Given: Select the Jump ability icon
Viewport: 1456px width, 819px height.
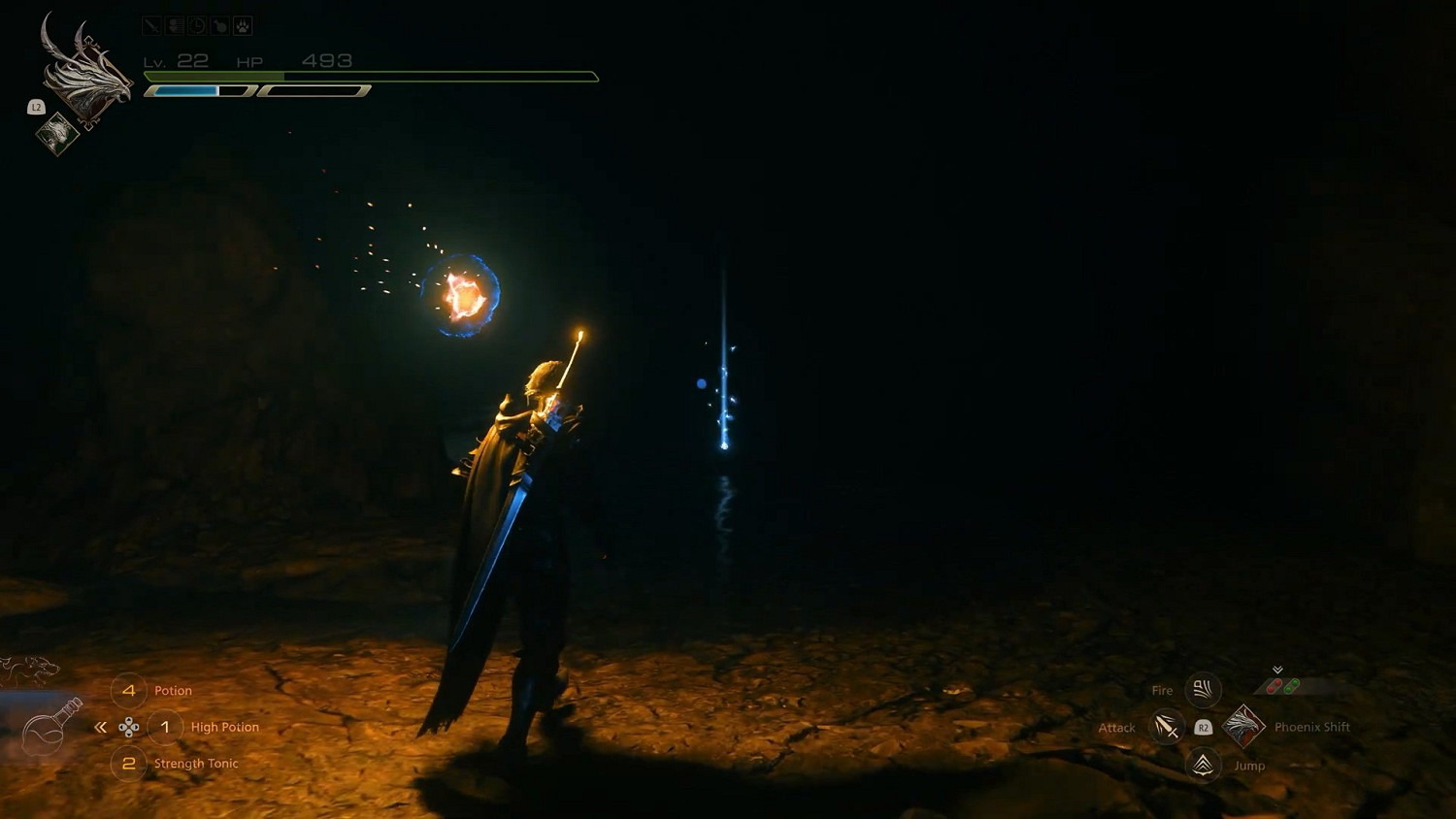Looking at the screenshot, I should pyautogui.click(x=1202, y=765).
